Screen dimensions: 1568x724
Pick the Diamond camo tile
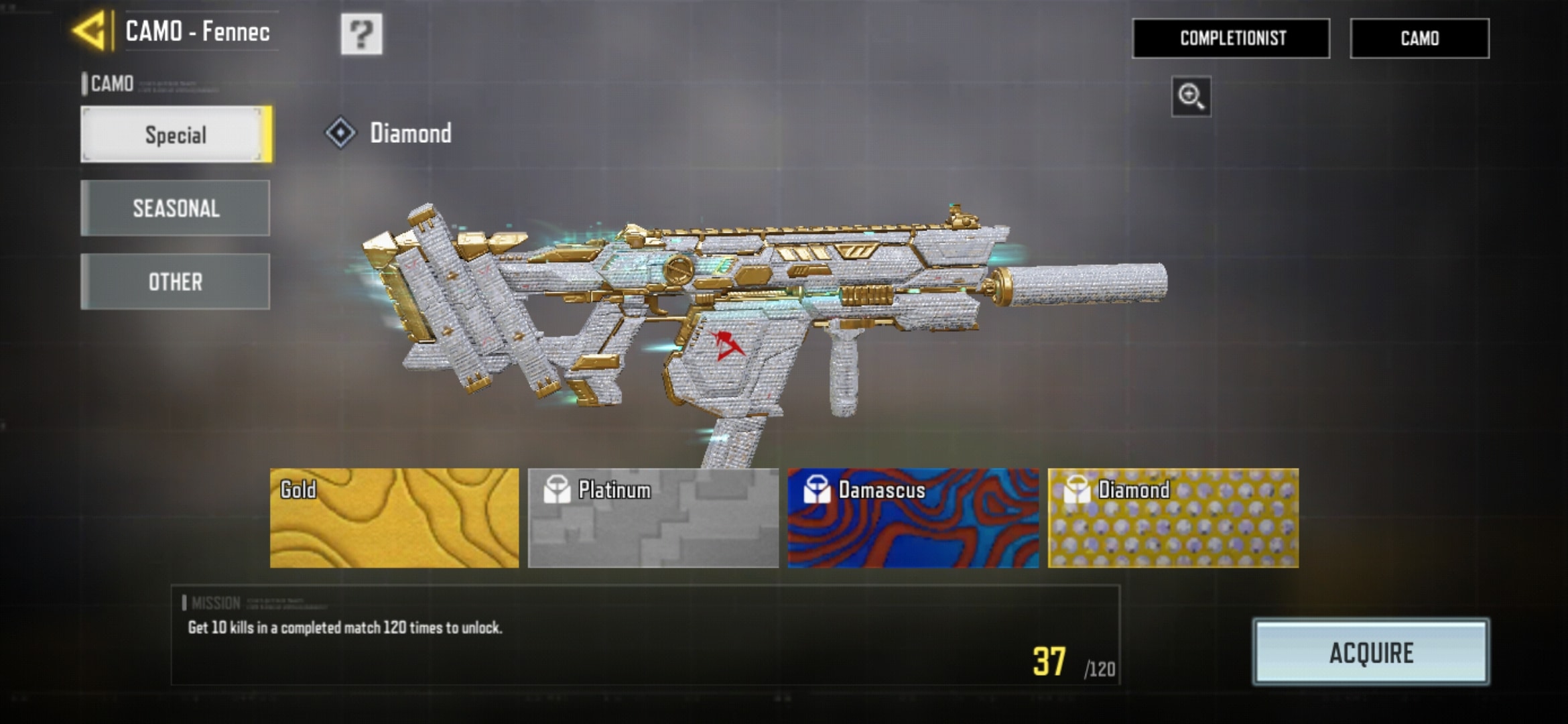[x=1173, y=518]
